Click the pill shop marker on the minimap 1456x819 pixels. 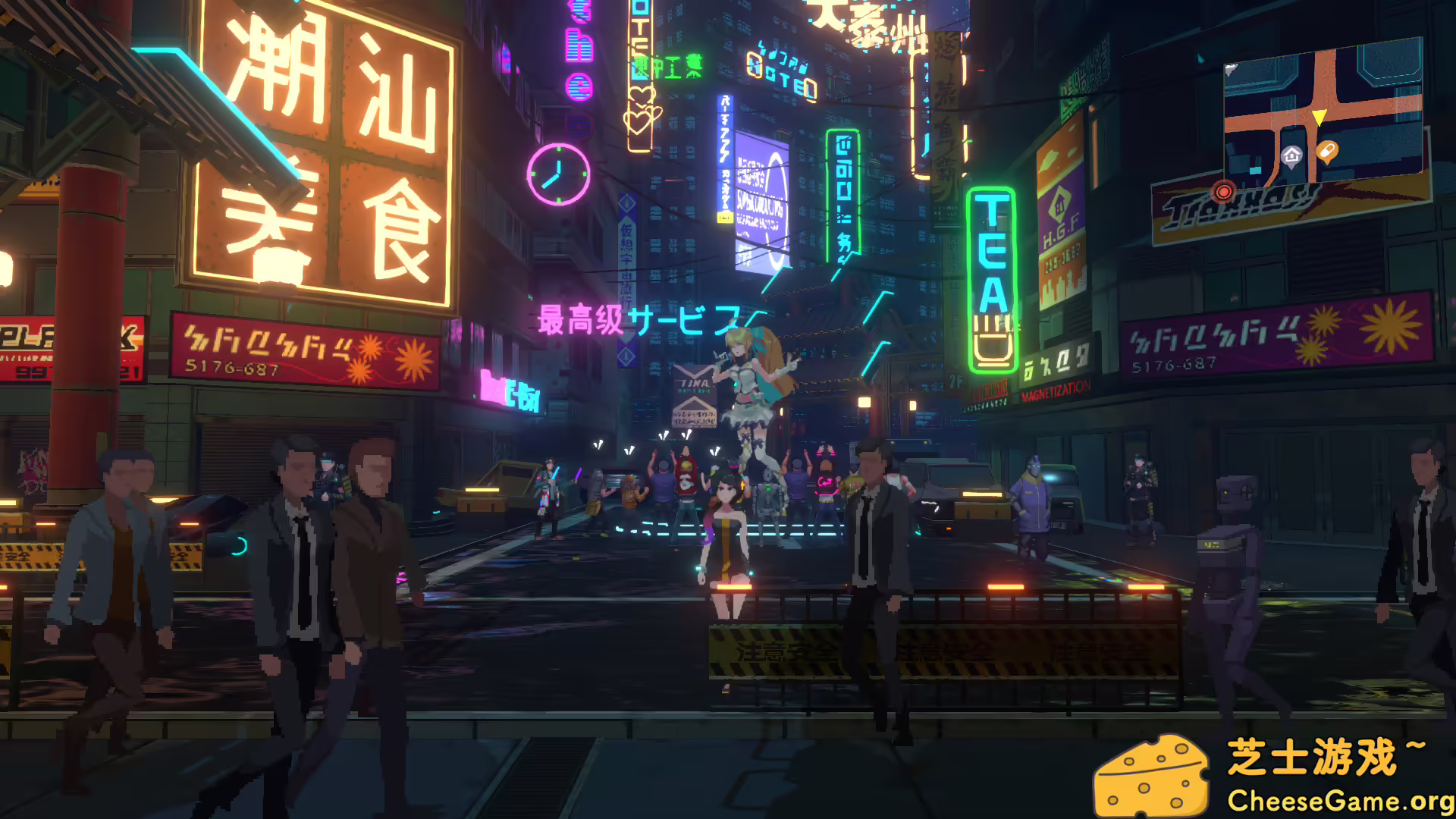1327,149
